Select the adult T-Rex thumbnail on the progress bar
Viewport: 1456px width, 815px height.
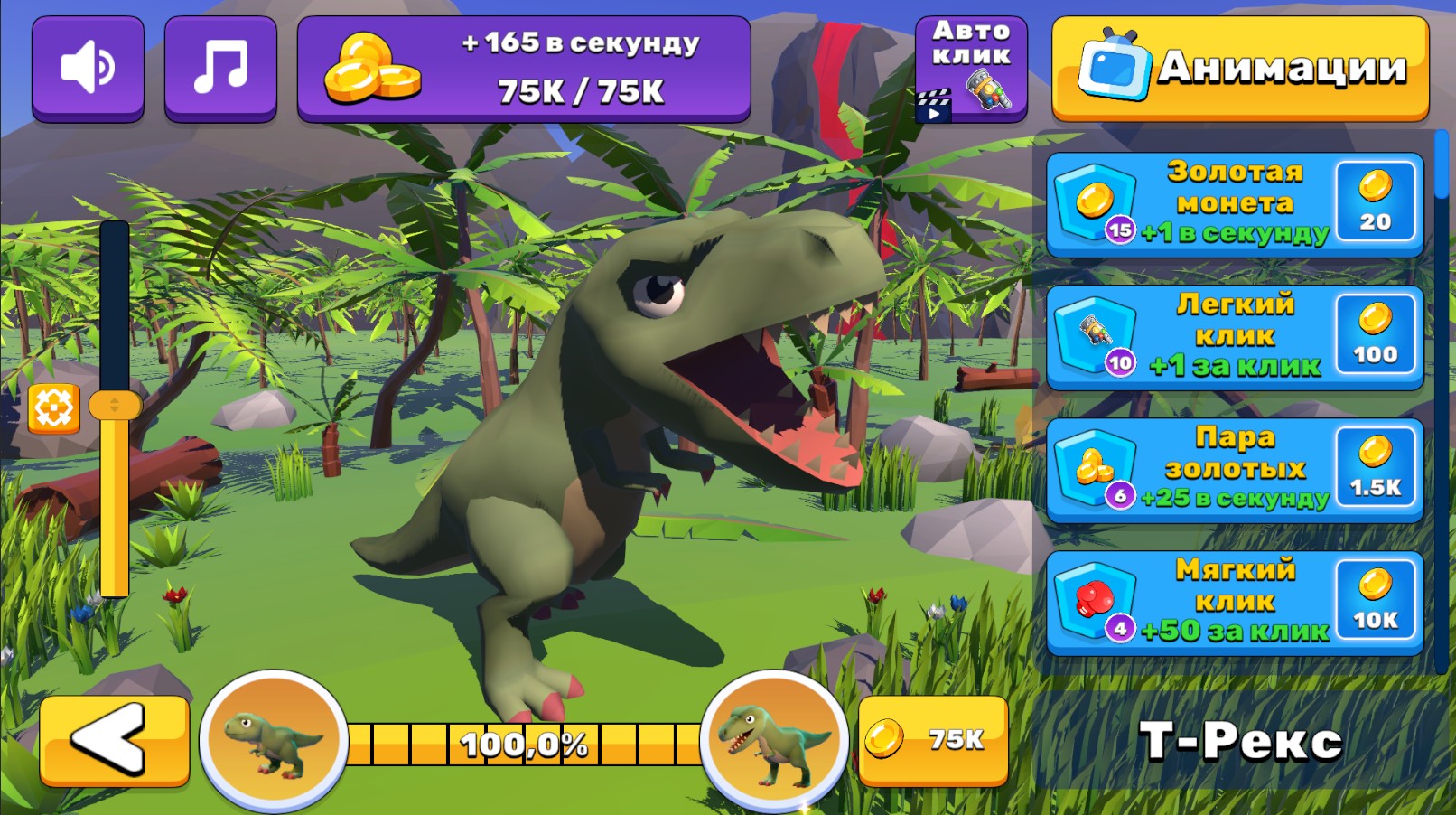pyautogui.click(x=770, y=743)
